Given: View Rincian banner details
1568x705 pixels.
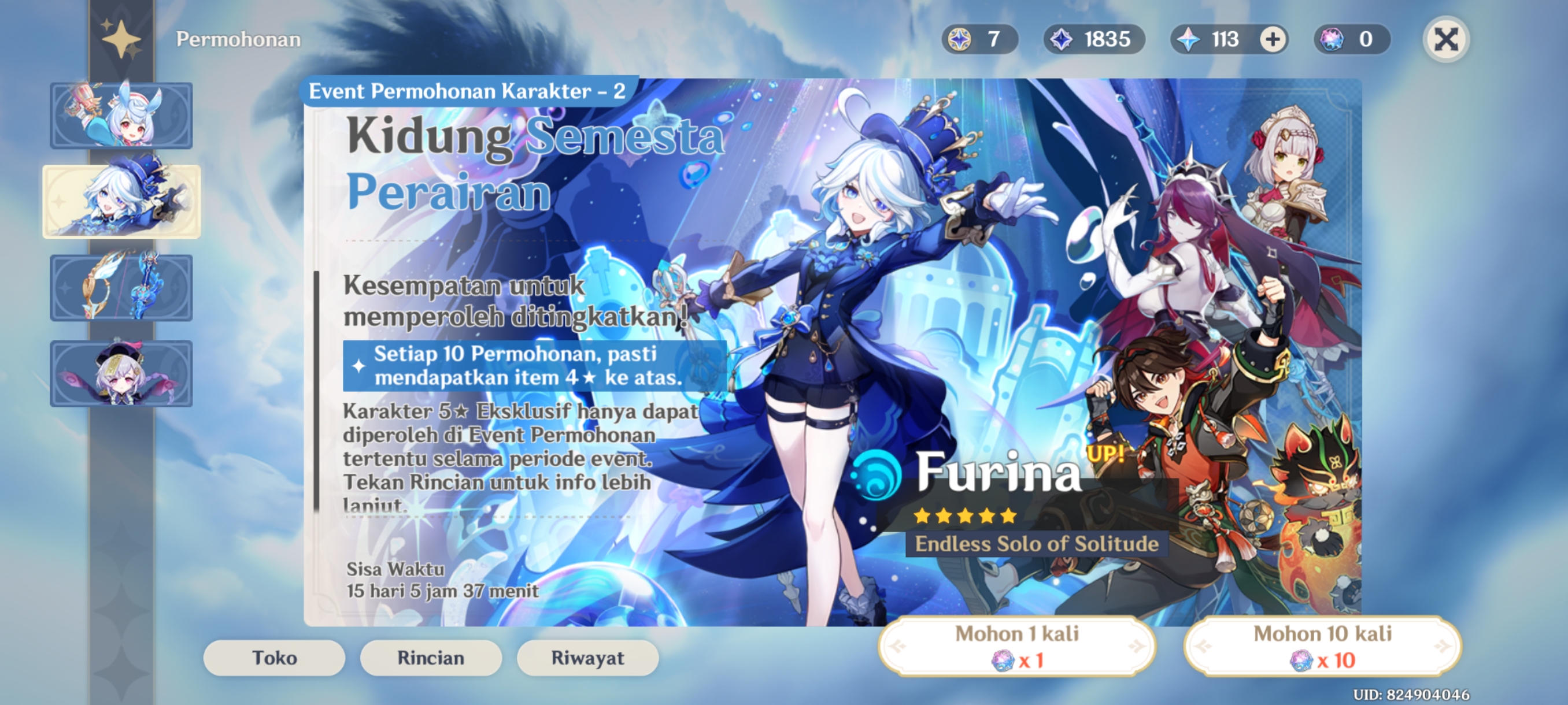Looking at the screenshot, I should 430,658.
